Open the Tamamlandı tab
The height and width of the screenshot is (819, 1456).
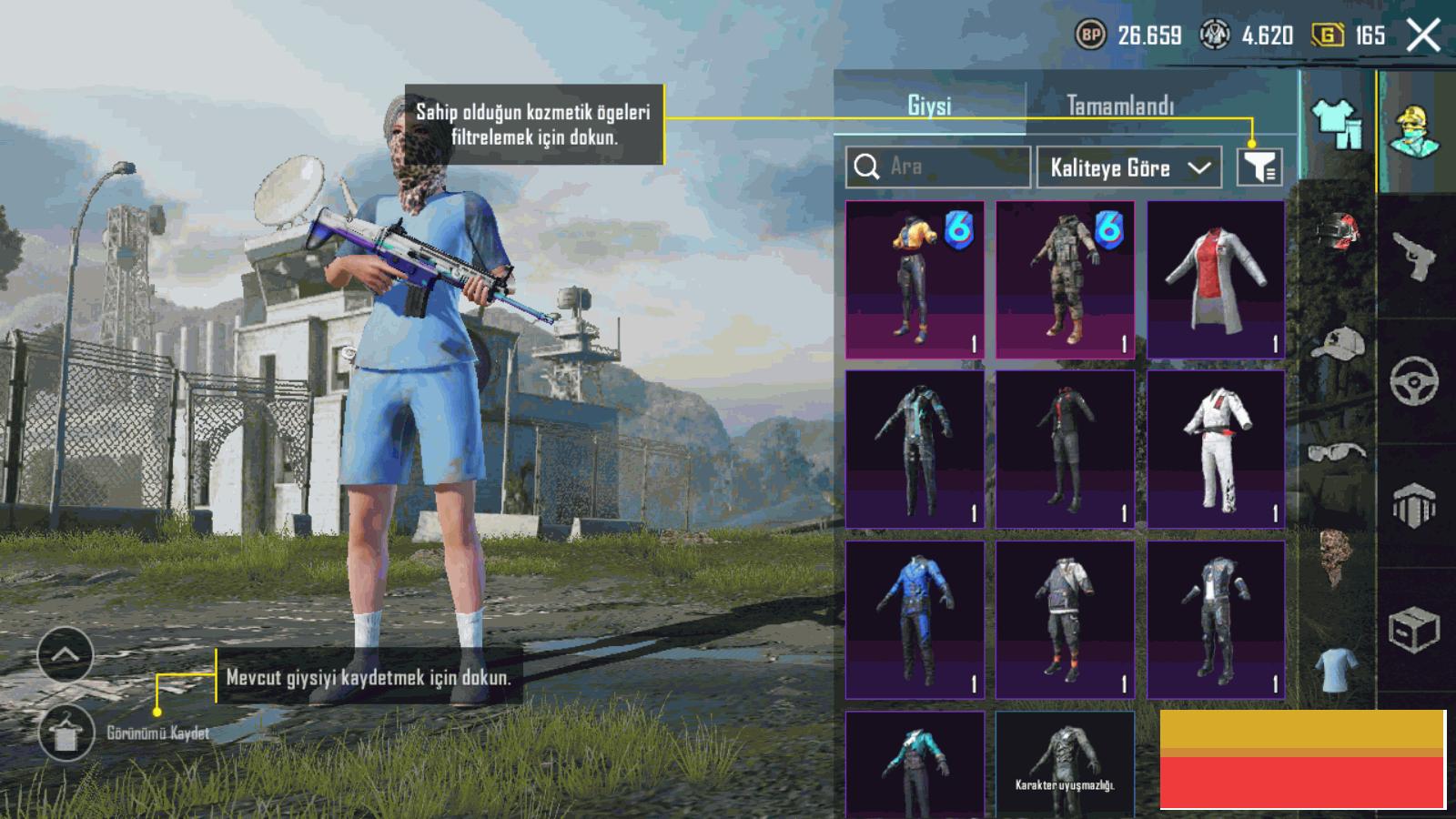click(1120, 106)
